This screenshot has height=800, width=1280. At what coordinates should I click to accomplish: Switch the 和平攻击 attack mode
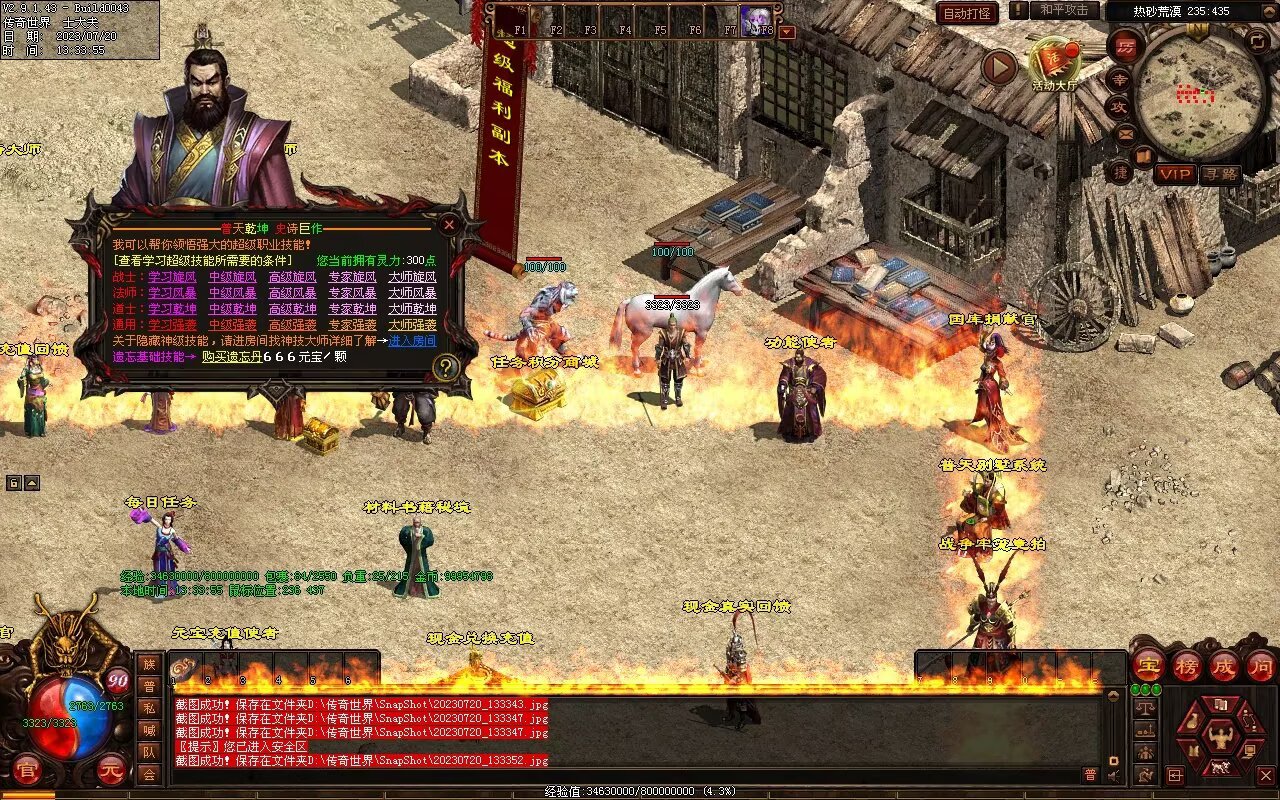coord(1064,10)
